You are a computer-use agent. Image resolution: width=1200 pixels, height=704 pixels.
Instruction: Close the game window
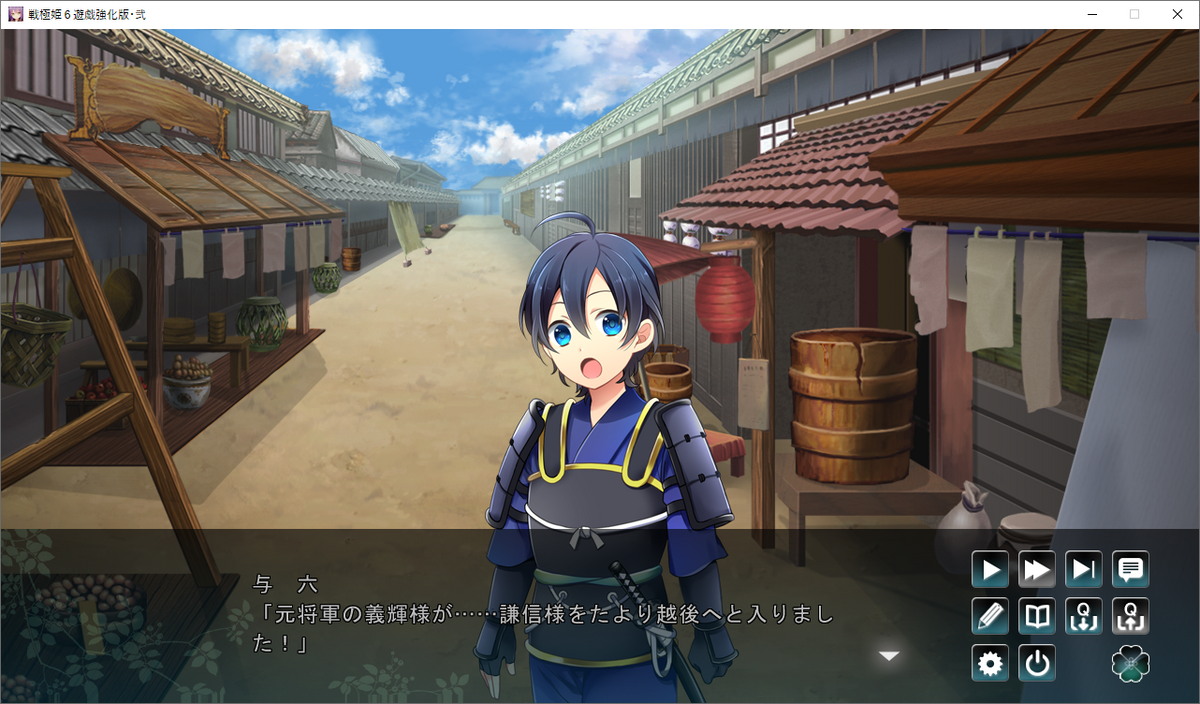1177,14
